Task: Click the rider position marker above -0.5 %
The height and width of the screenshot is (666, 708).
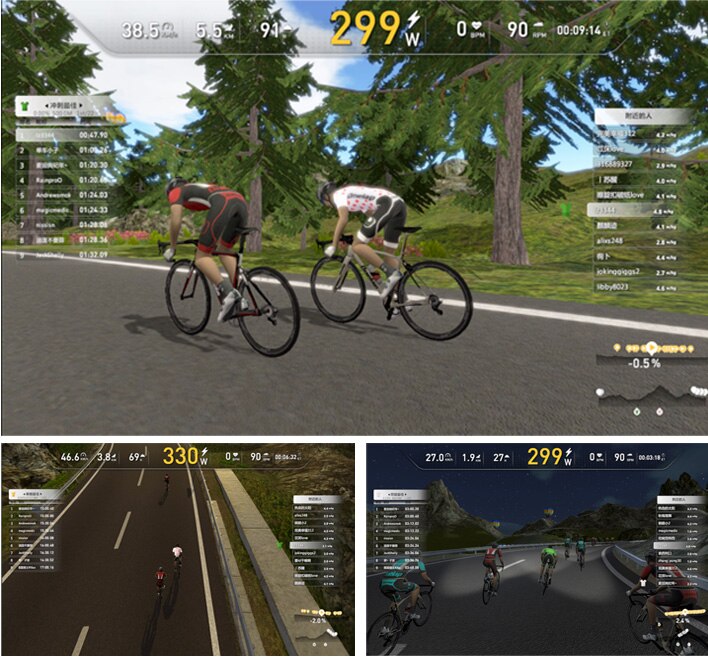Action: click(651, 347)
